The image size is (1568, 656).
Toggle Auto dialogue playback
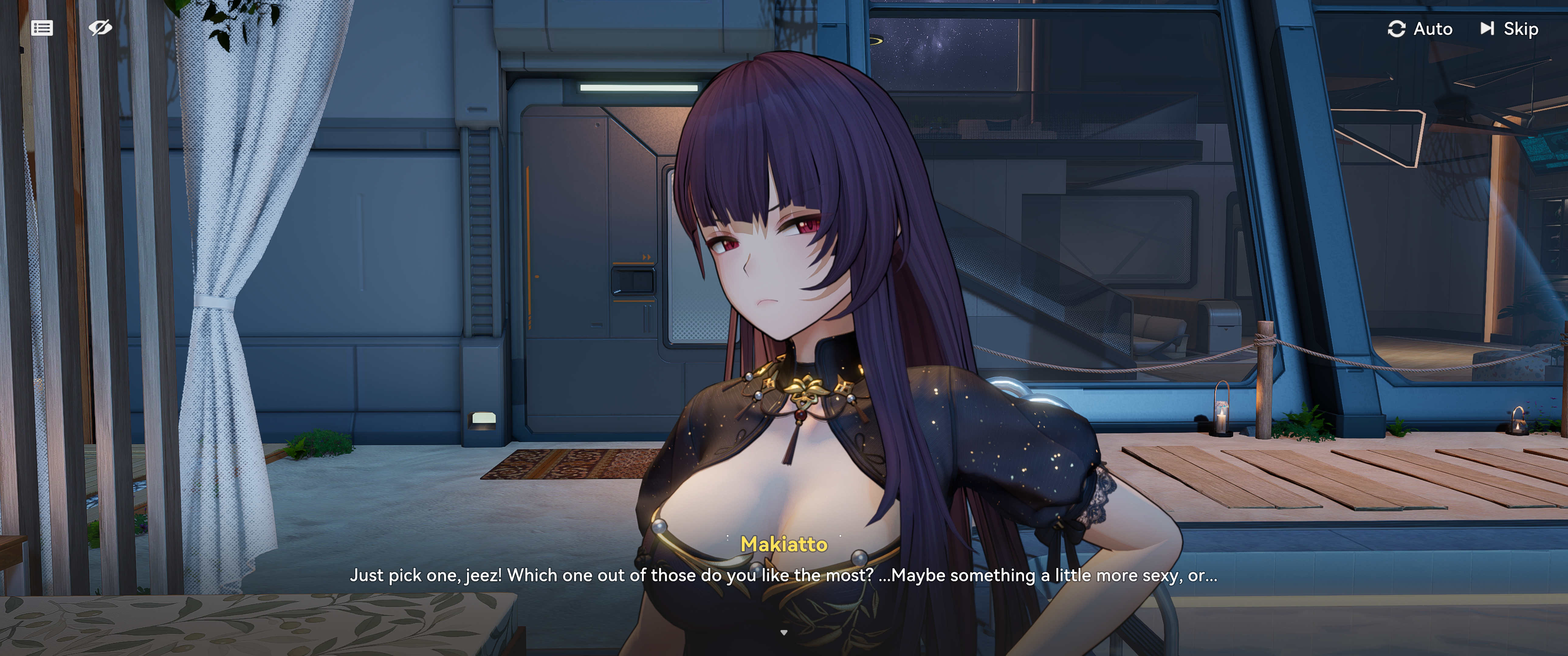pos(1419,29)
